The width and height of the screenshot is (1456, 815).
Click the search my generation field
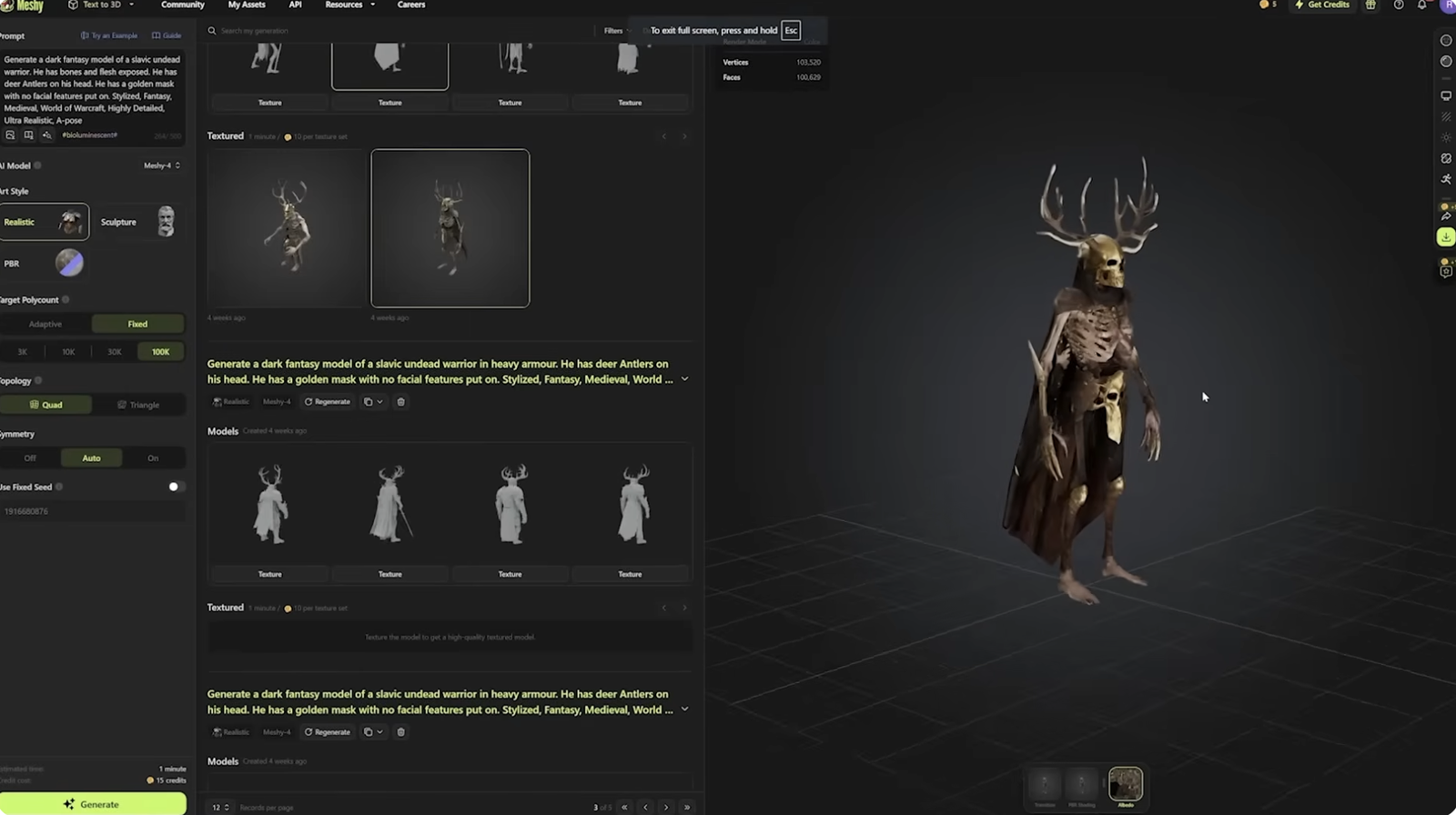[364, 31]
